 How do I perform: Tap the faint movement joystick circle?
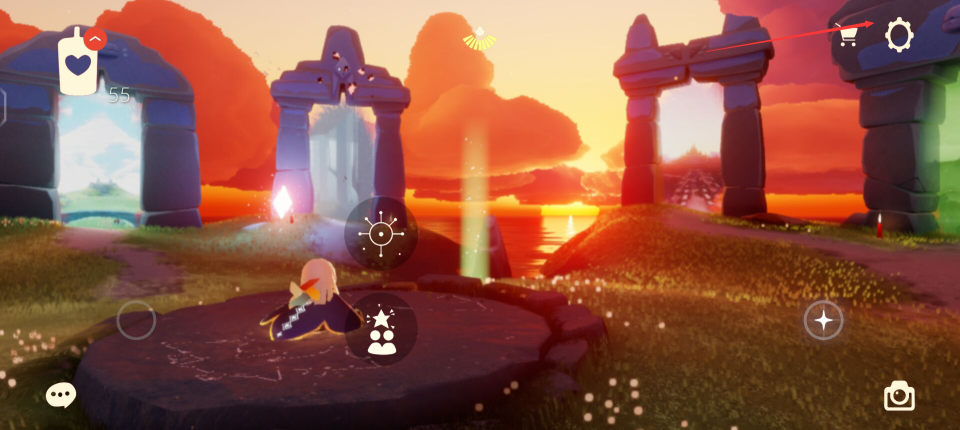136,320
